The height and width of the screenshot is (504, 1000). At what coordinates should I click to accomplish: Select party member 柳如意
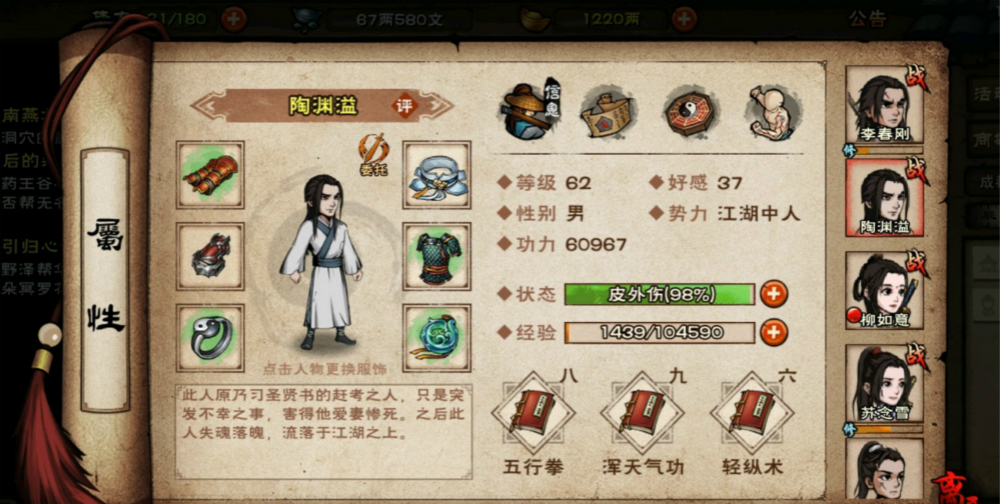884,289
